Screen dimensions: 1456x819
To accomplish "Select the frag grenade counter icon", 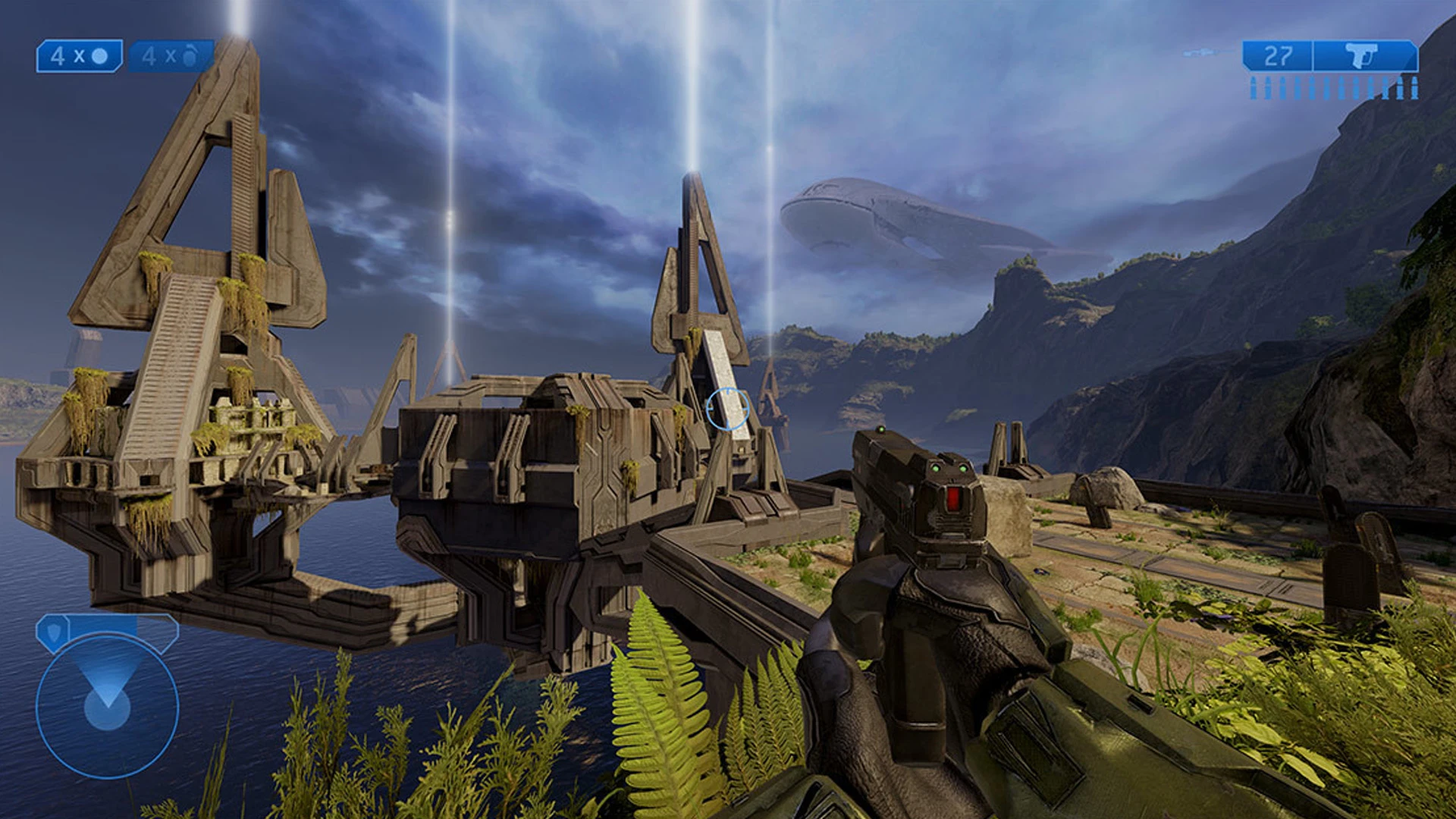I will [101, 56].
